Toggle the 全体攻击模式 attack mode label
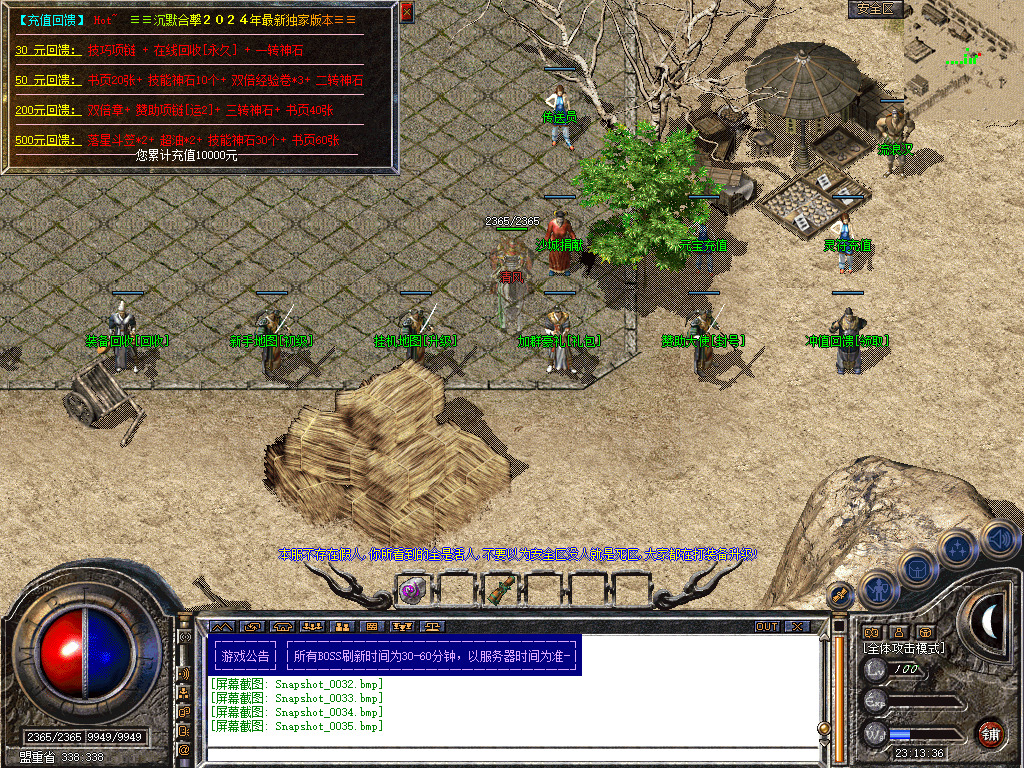Viewport: 1024px width, 768px height. click(x=904, y=648)
